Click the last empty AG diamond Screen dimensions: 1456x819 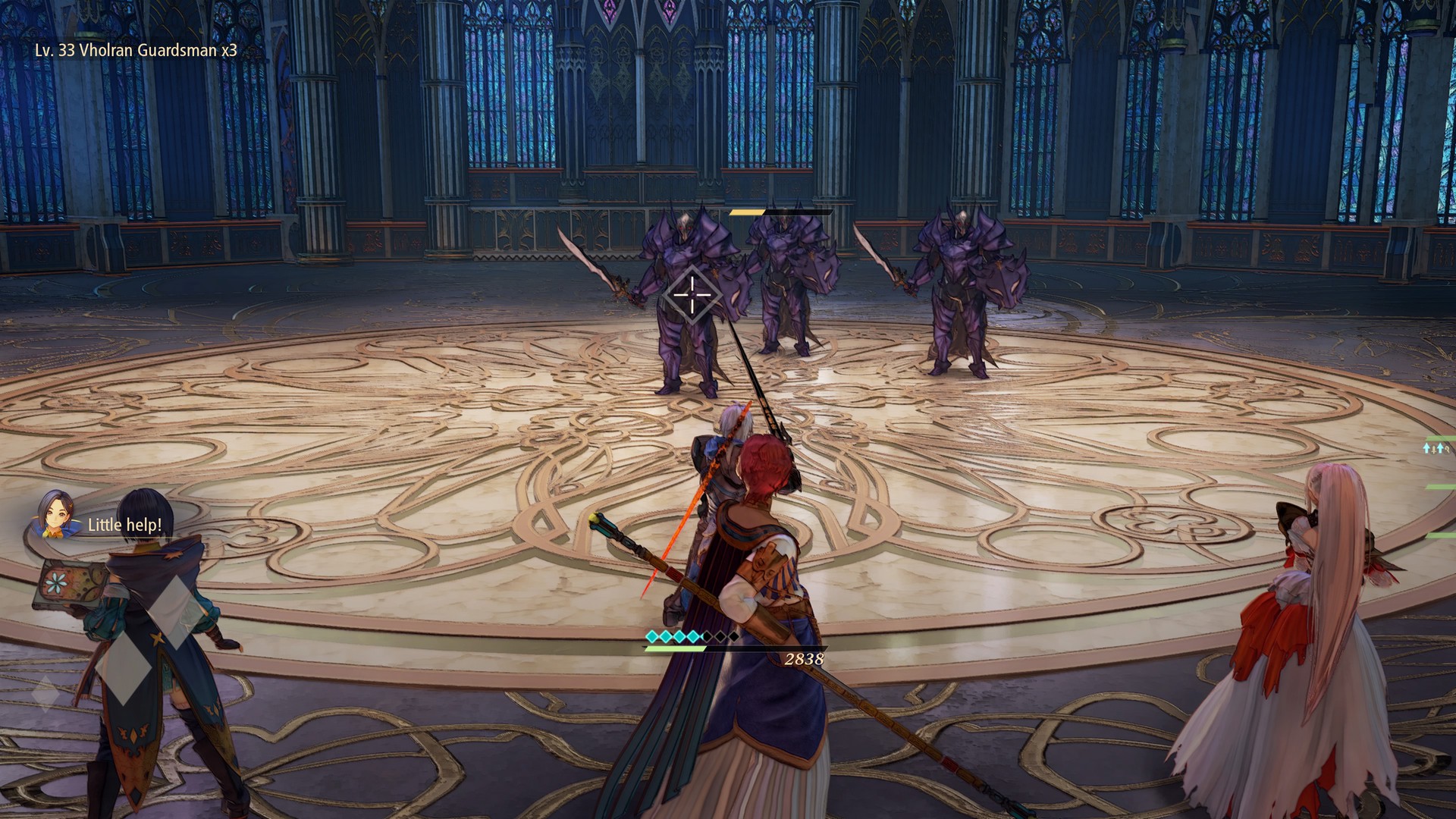point(734,636)
